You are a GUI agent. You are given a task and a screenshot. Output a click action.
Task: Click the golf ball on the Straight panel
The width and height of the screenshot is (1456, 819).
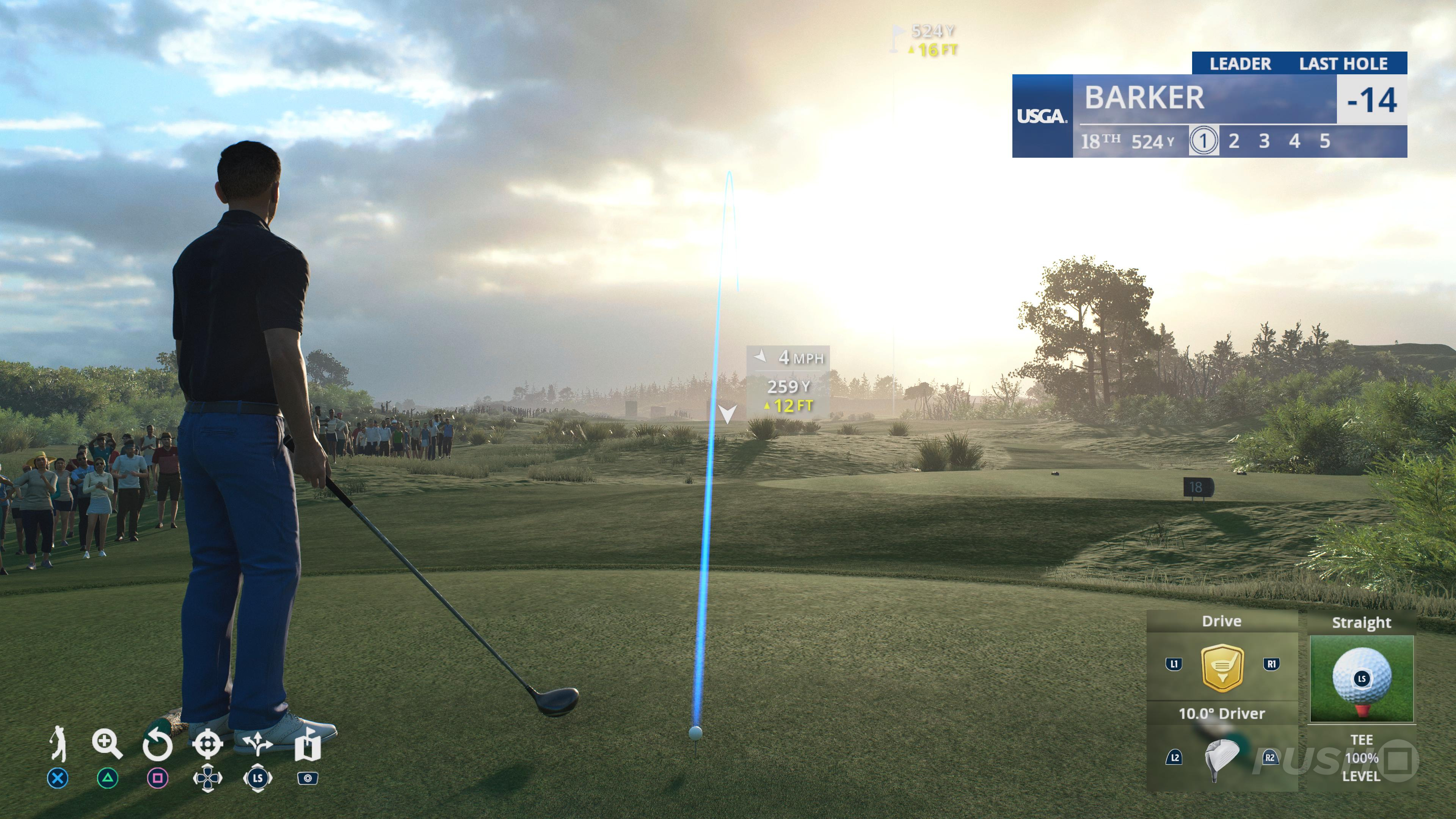click(1361, 676)
